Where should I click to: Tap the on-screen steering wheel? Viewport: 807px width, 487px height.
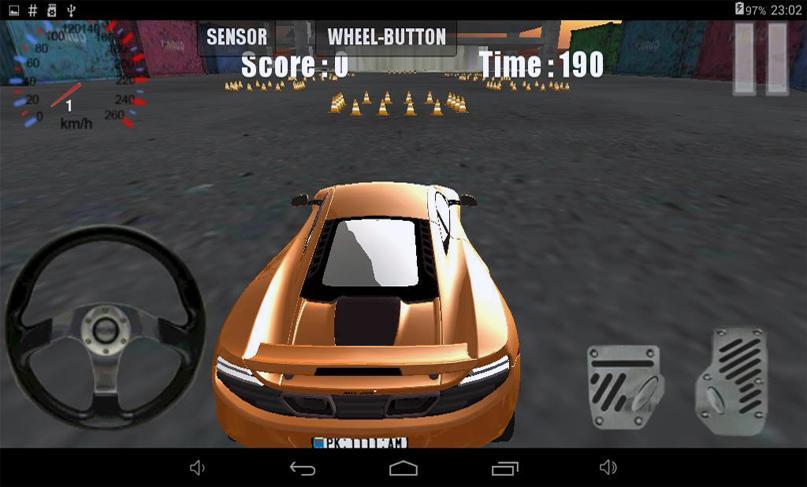coord(104,328)
